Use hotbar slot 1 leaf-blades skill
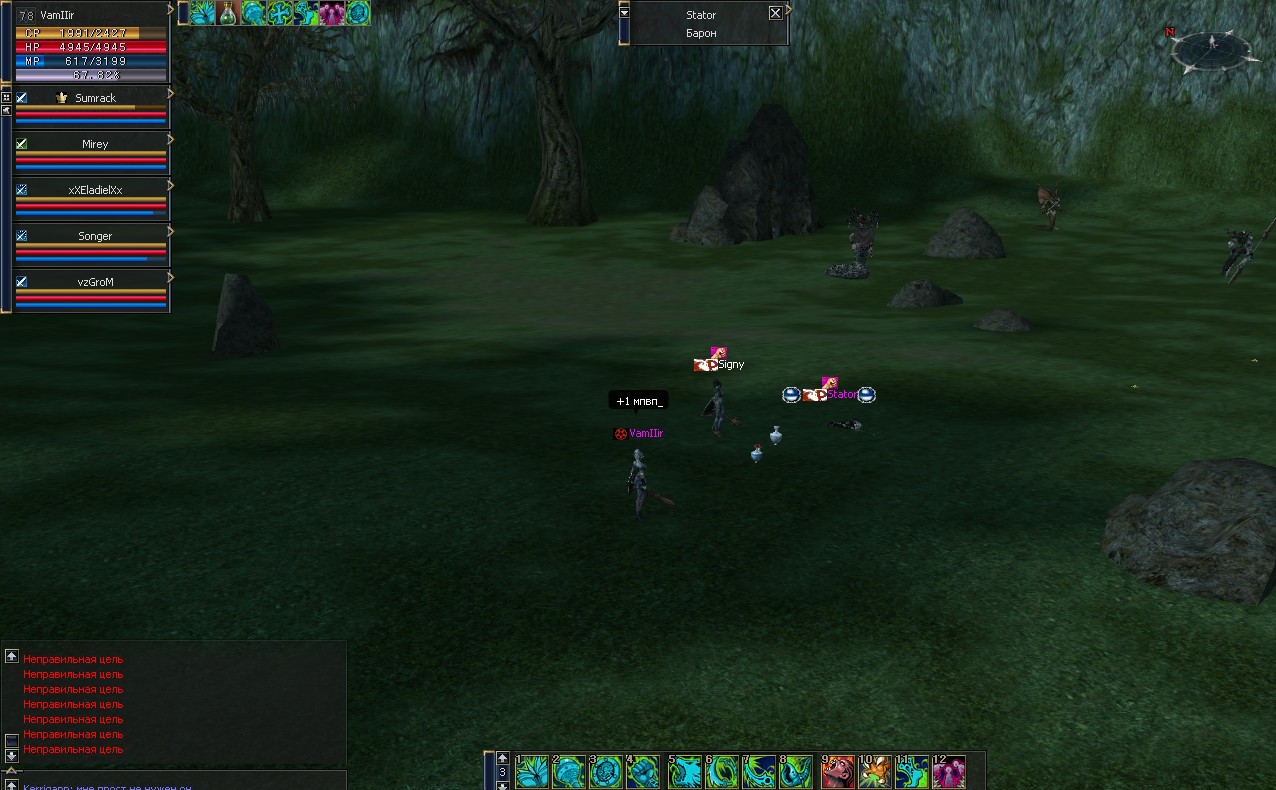 (x=532, y=772)
